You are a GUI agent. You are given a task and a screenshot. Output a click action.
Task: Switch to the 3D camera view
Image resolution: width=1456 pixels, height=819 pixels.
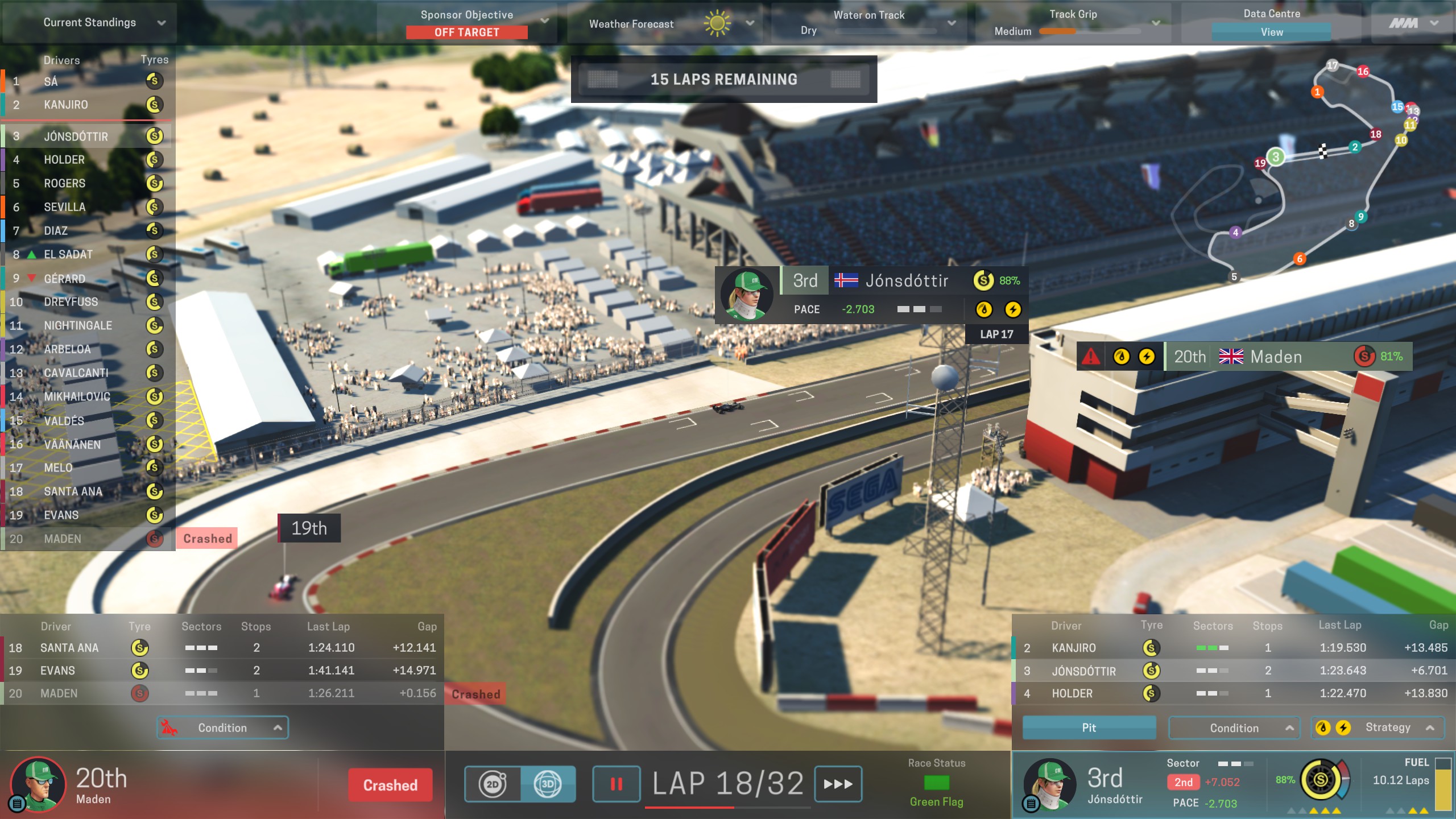(548, 784)
